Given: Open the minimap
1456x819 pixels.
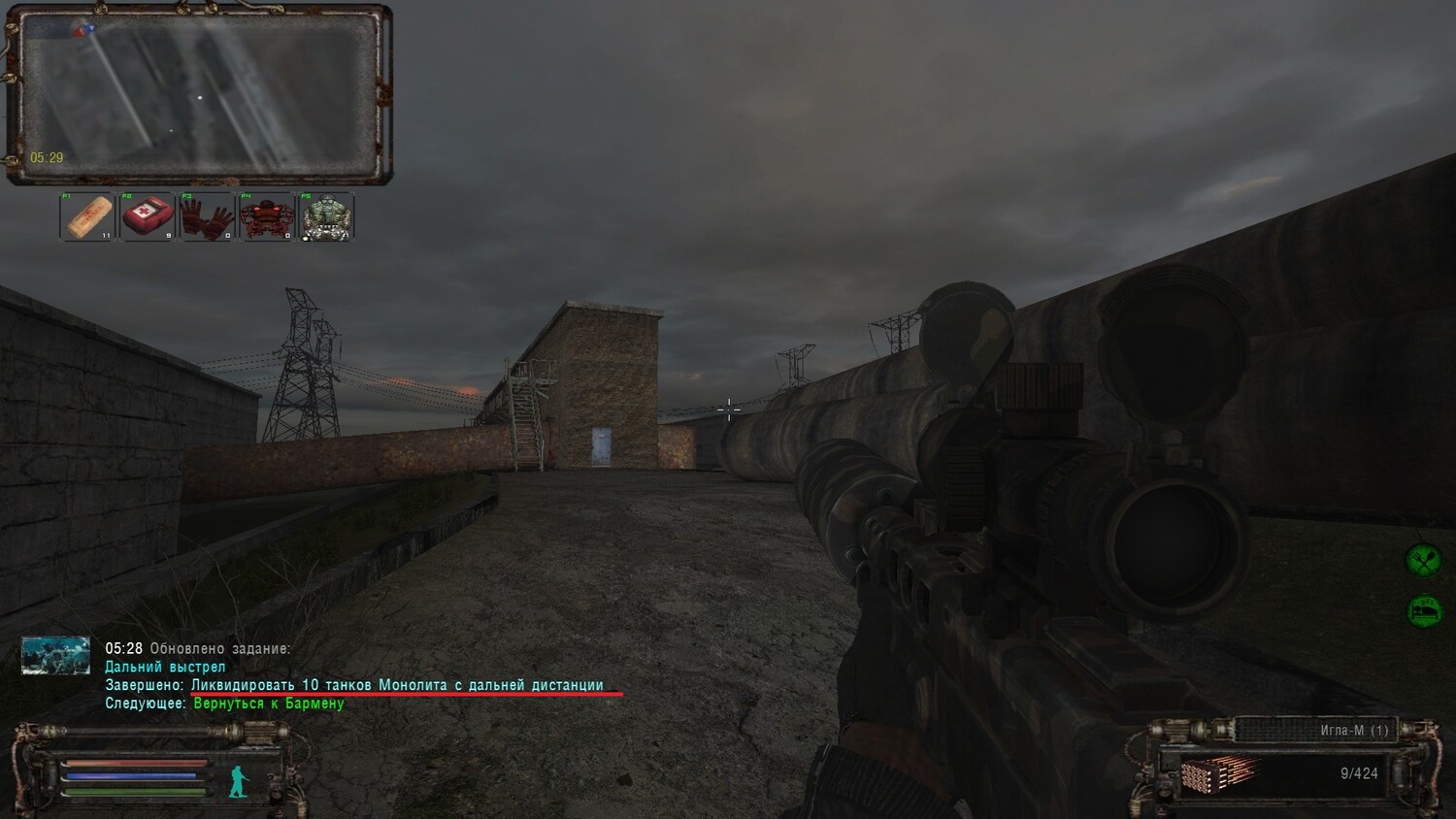Looking at the screenshot, I should (199, 94).
